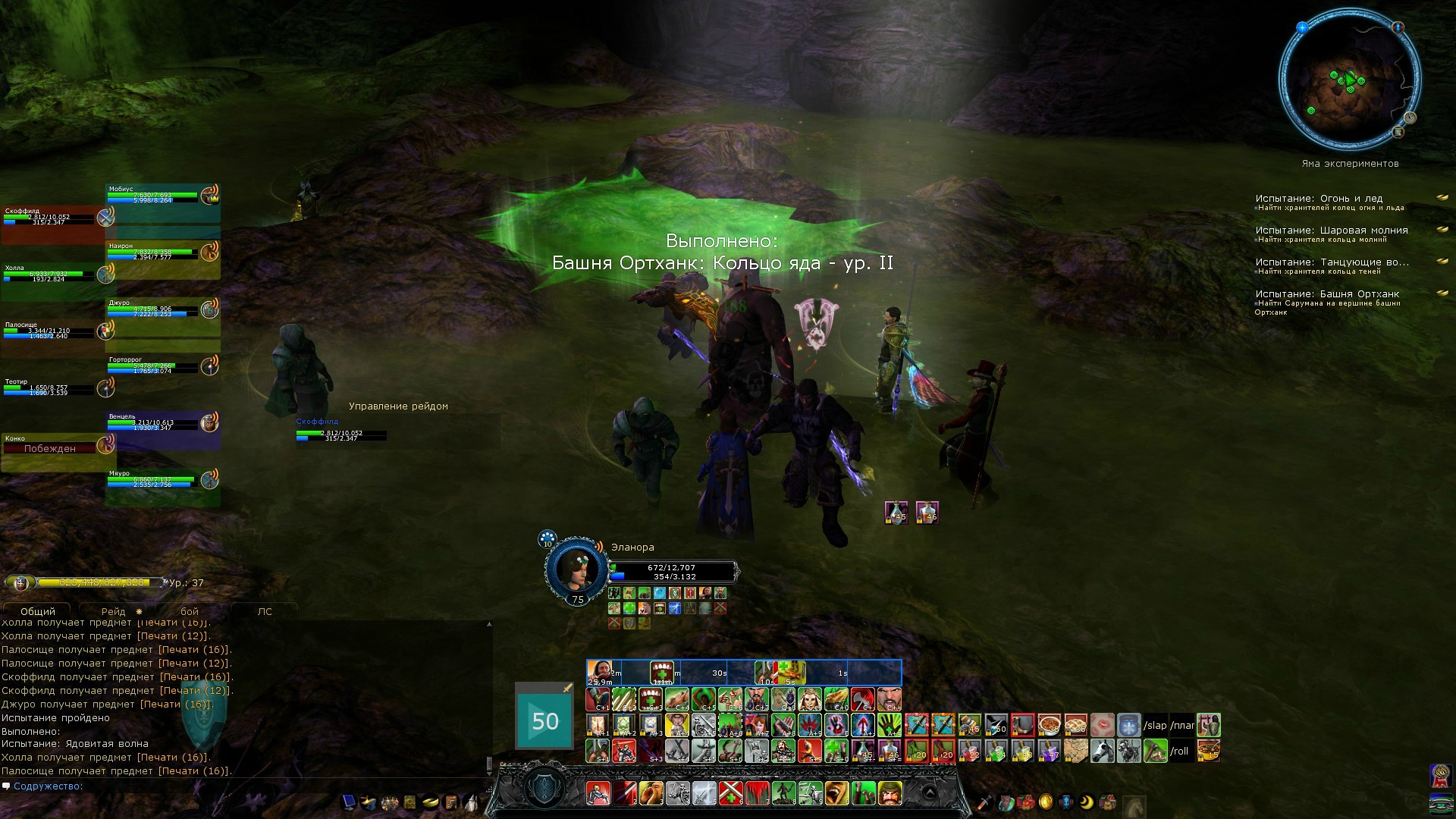
Task: Open the gold coin store icon
Action: (x=1046, y=802)
